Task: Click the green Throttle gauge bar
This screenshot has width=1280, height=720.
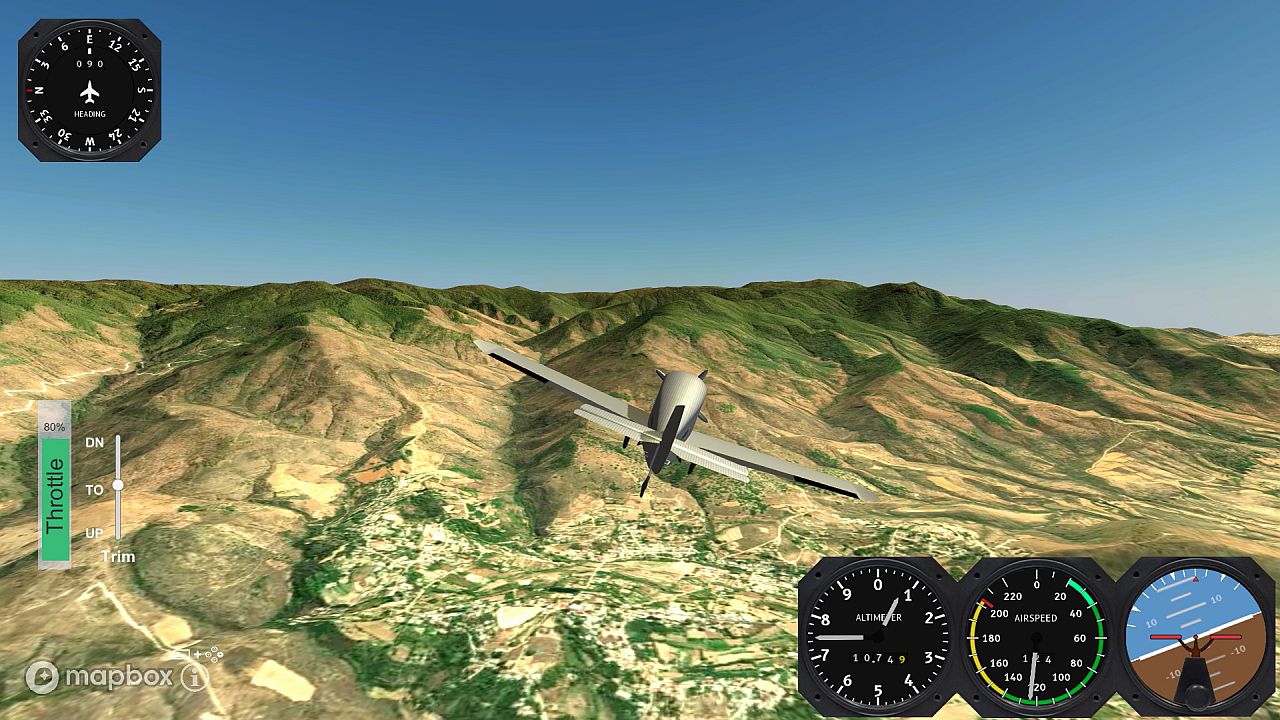Action: click(x=52, y=500)
